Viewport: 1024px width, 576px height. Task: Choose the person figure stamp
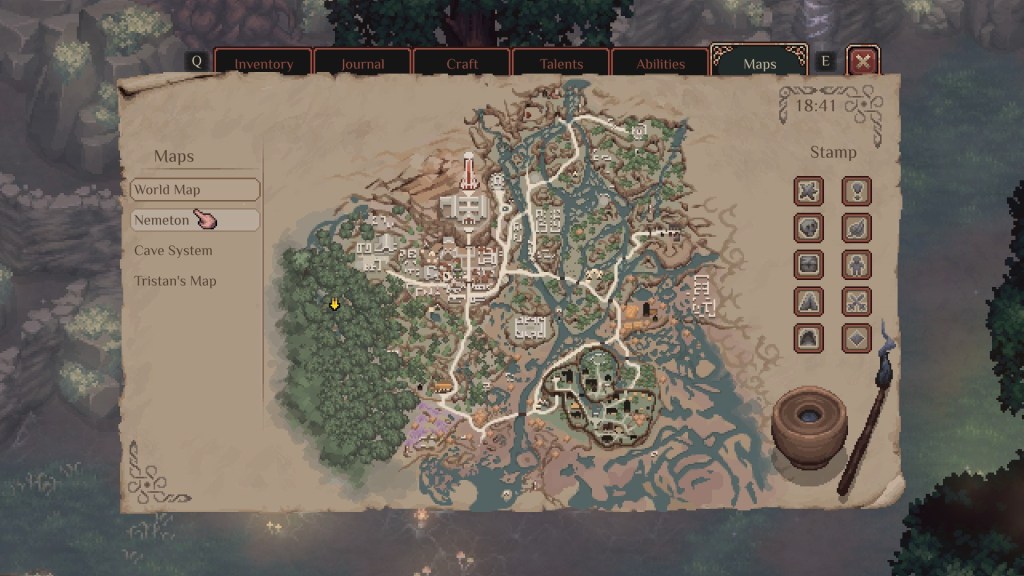(x=857, y=265)
